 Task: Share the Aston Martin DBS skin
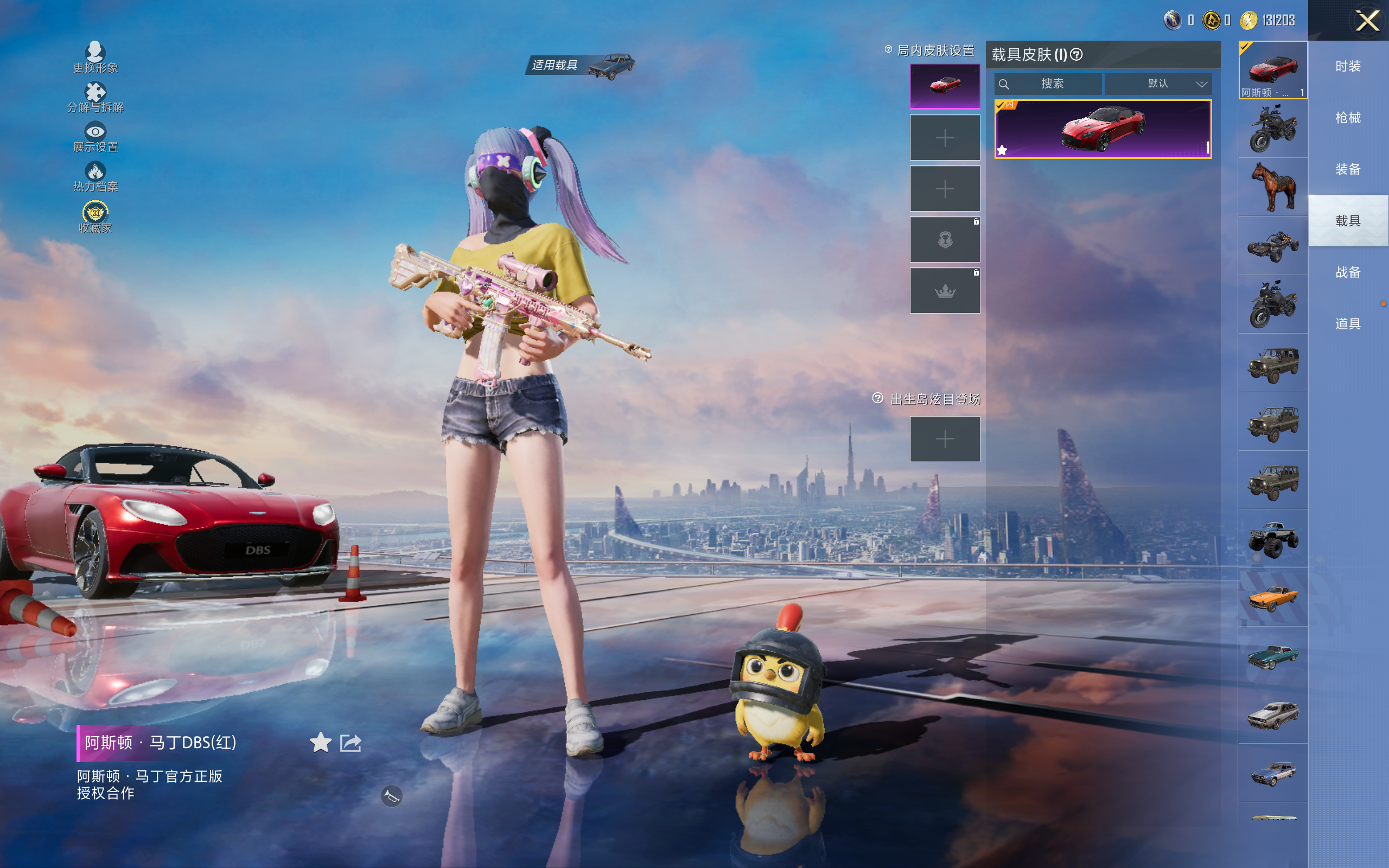point(351,743)
